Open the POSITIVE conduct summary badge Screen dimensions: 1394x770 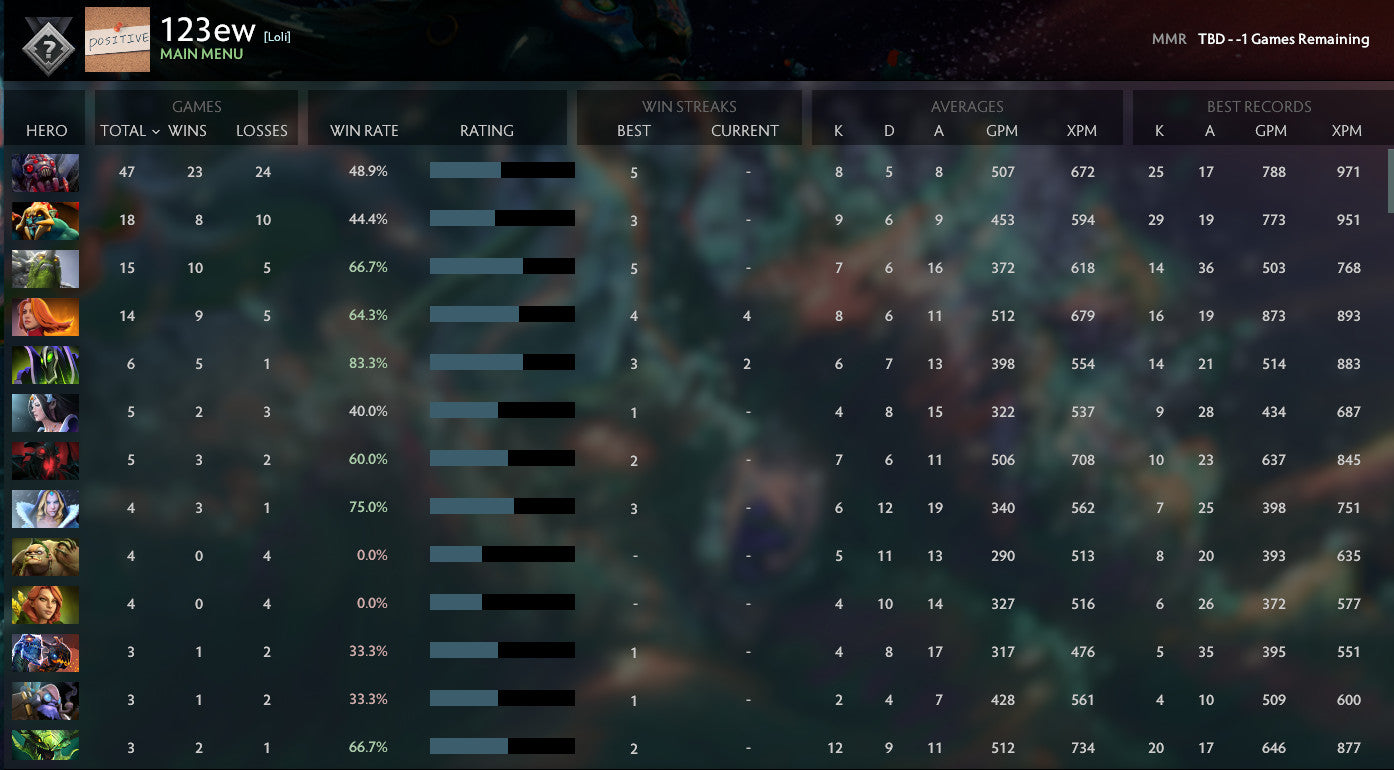(117, 40)
